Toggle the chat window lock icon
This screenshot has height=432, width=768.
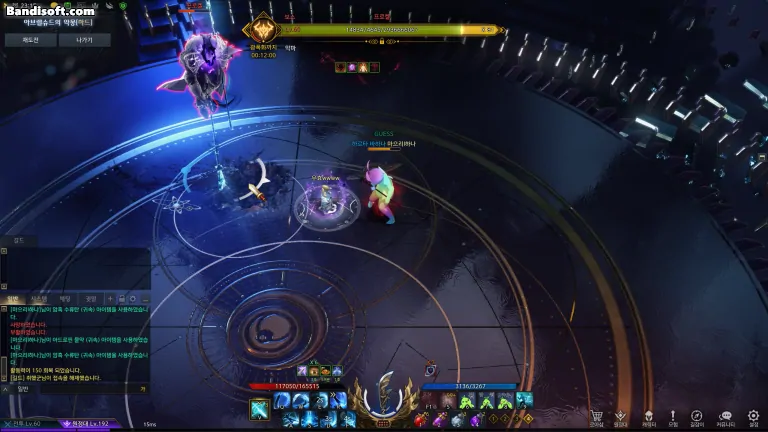121,298
